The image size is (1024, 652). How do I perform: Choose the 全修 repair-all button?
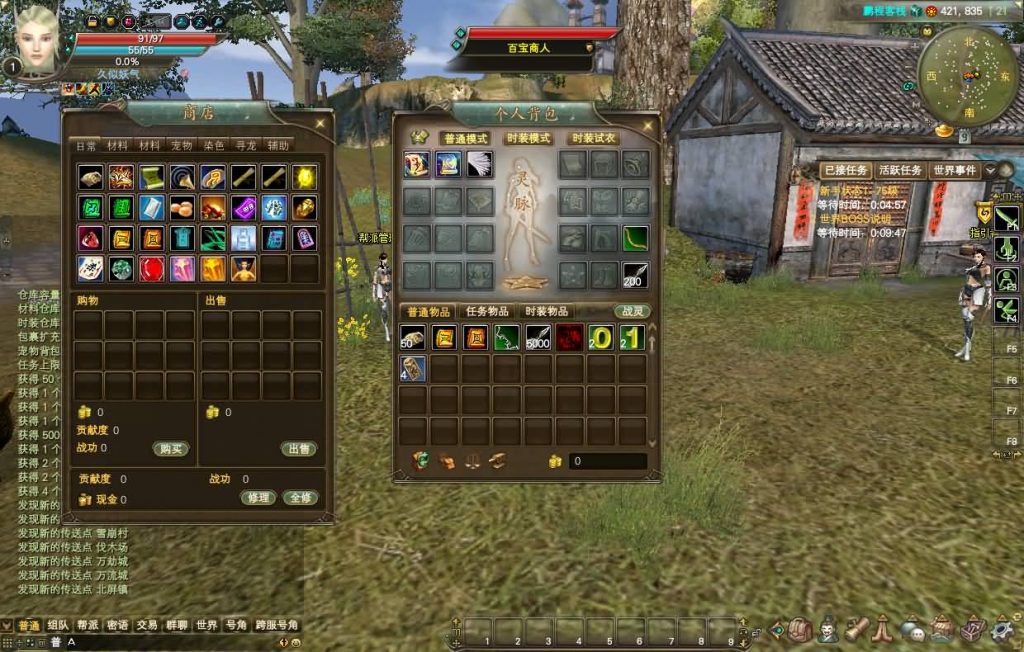pos(300,497)
